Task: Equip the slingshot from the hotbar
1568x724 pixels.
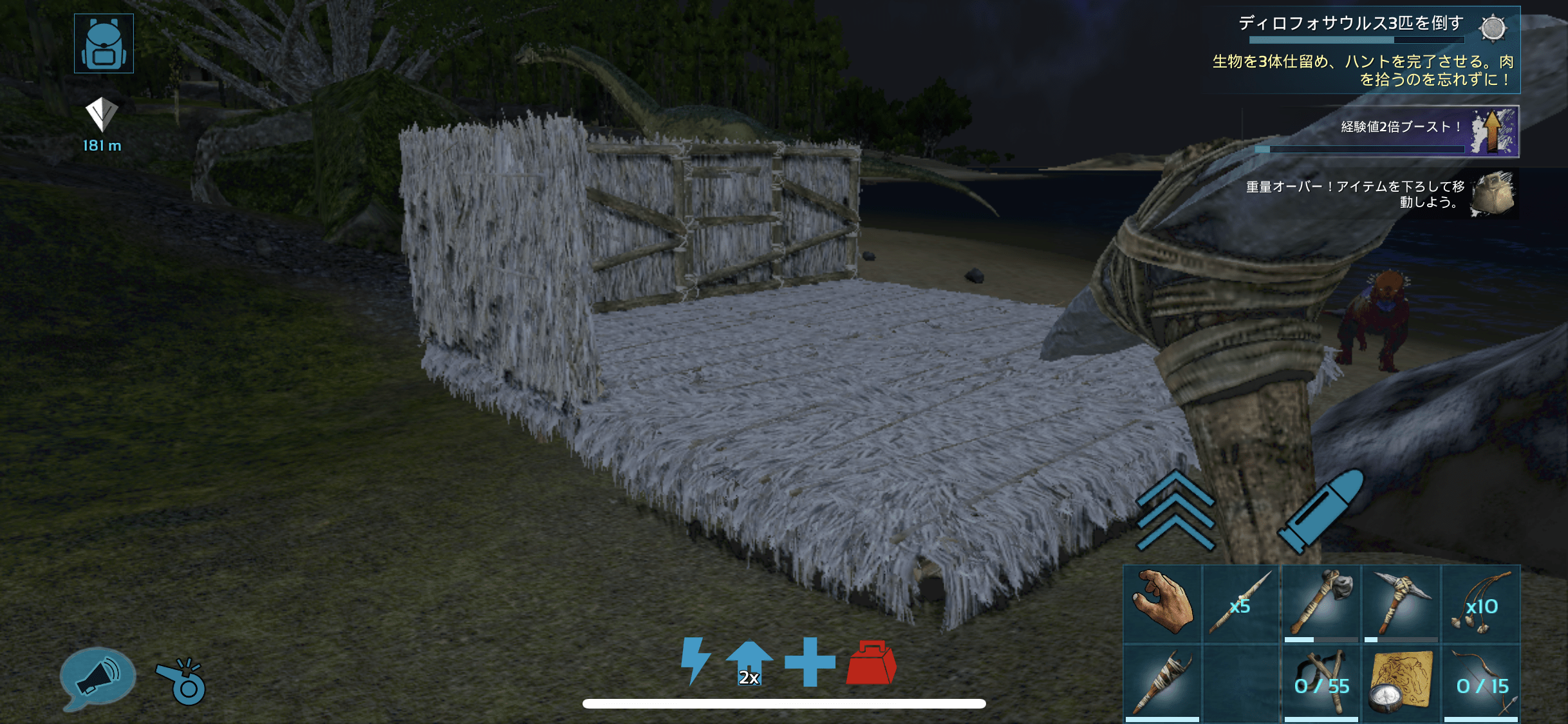Action: pos(1321,683)
